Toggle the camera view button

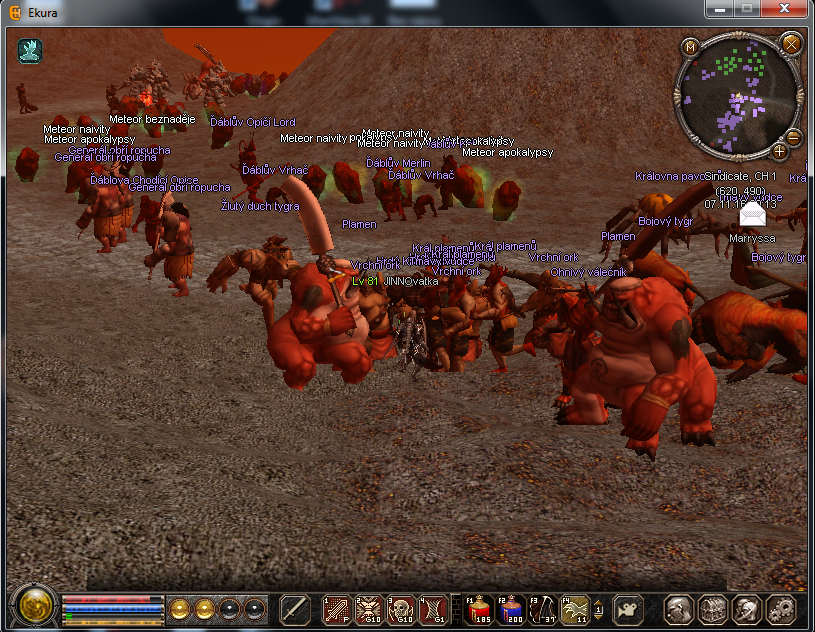pyautogui.click(x=627, y=608)
